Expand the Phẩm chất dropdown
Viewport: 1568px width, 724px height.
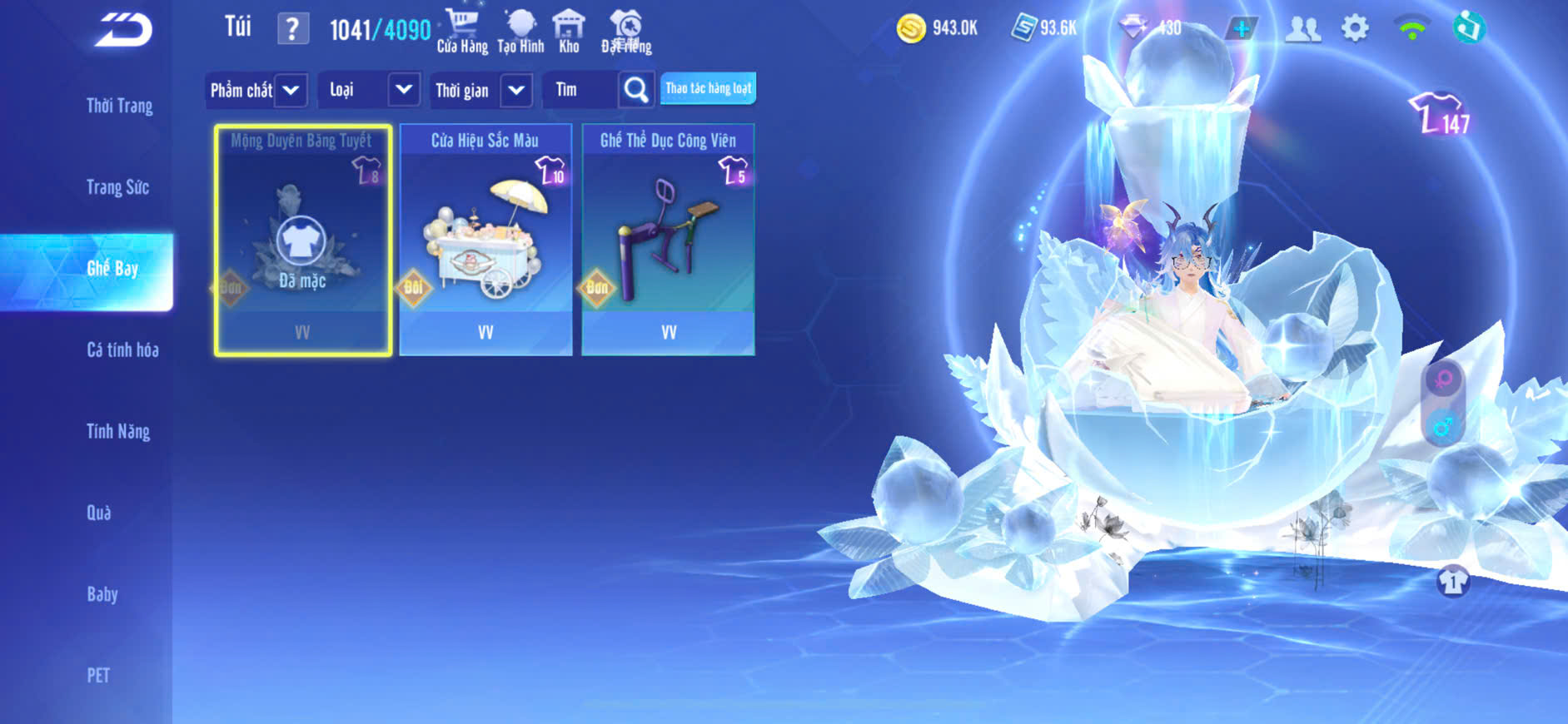point(256,90)
